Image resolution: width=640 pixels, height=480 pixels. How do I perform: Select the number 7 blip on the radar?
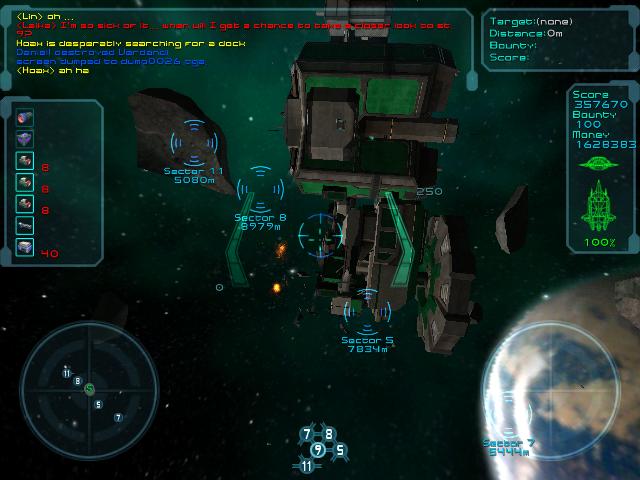(x=118, y=417)
